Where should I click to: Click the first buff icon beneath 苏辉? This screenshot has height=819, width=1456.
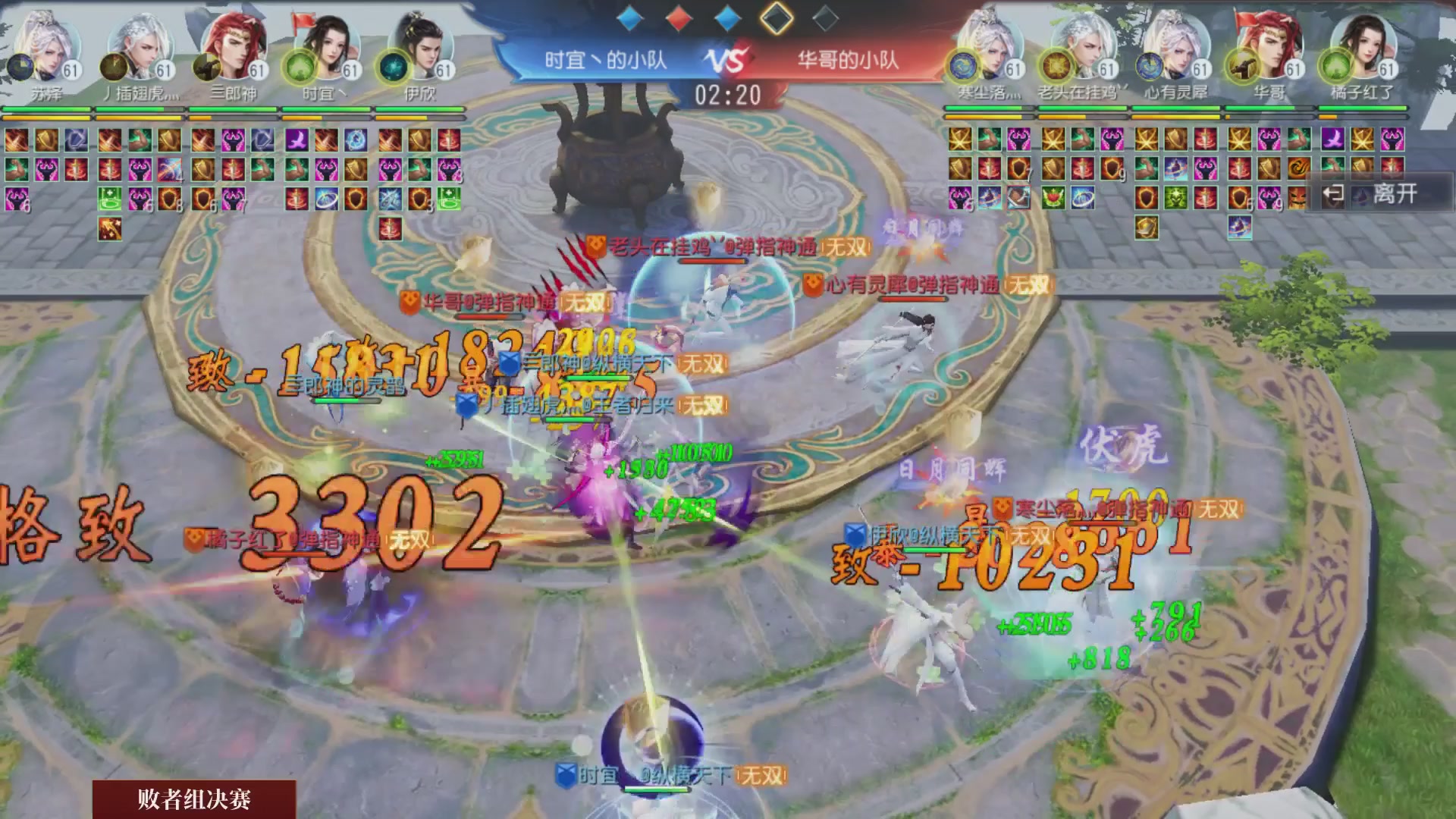point(17,140)
